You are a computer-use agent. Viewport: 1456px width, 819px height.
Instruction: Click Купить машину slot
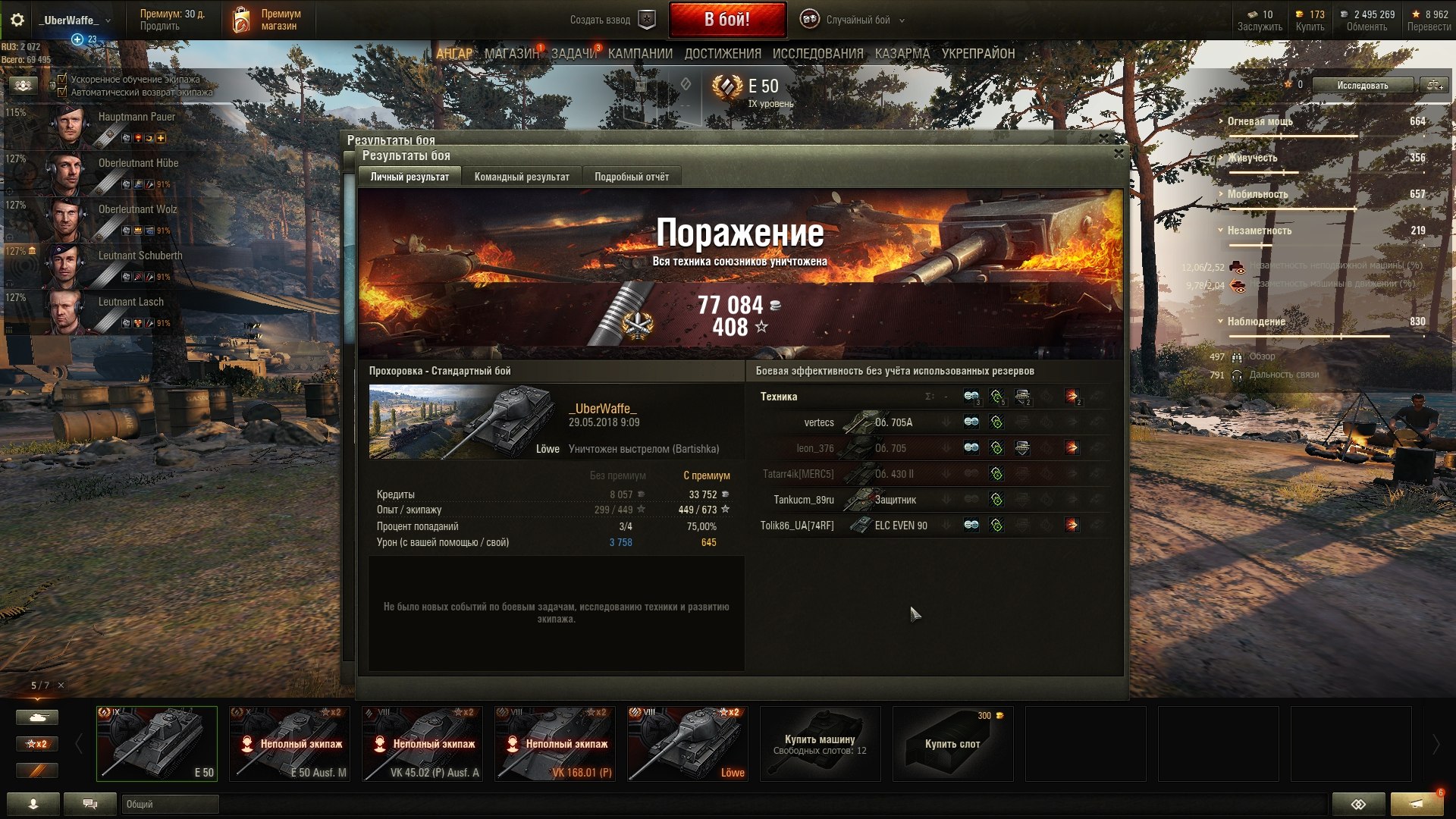820,744
